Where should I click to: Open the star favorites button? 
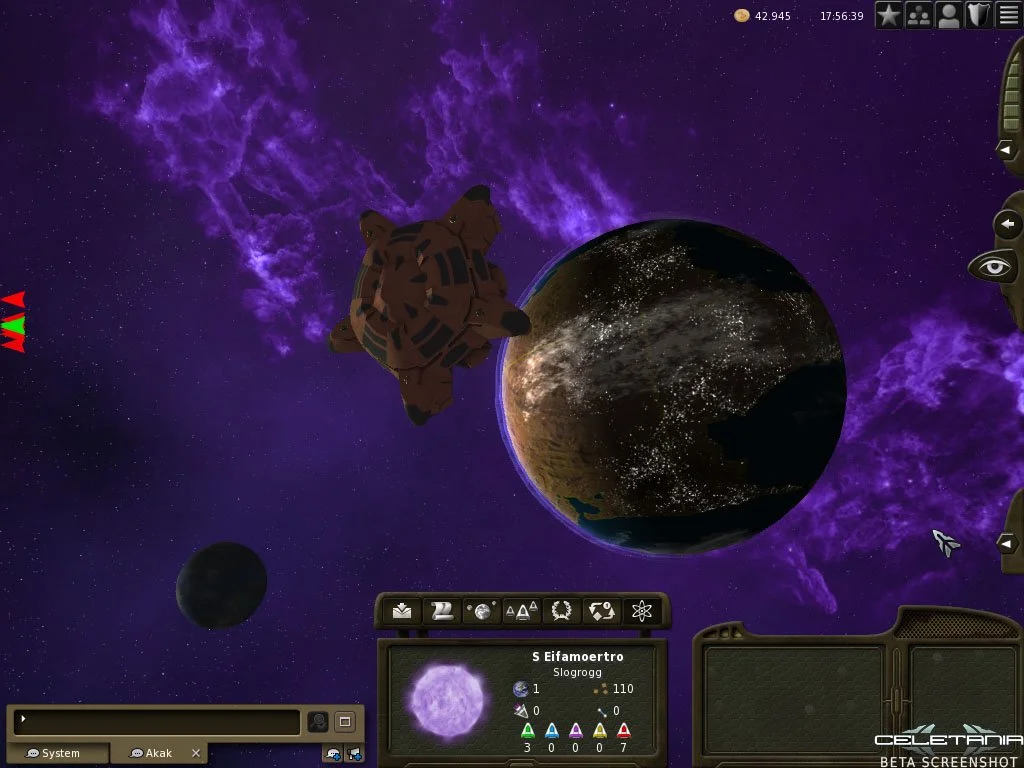[x=889, y=15]
